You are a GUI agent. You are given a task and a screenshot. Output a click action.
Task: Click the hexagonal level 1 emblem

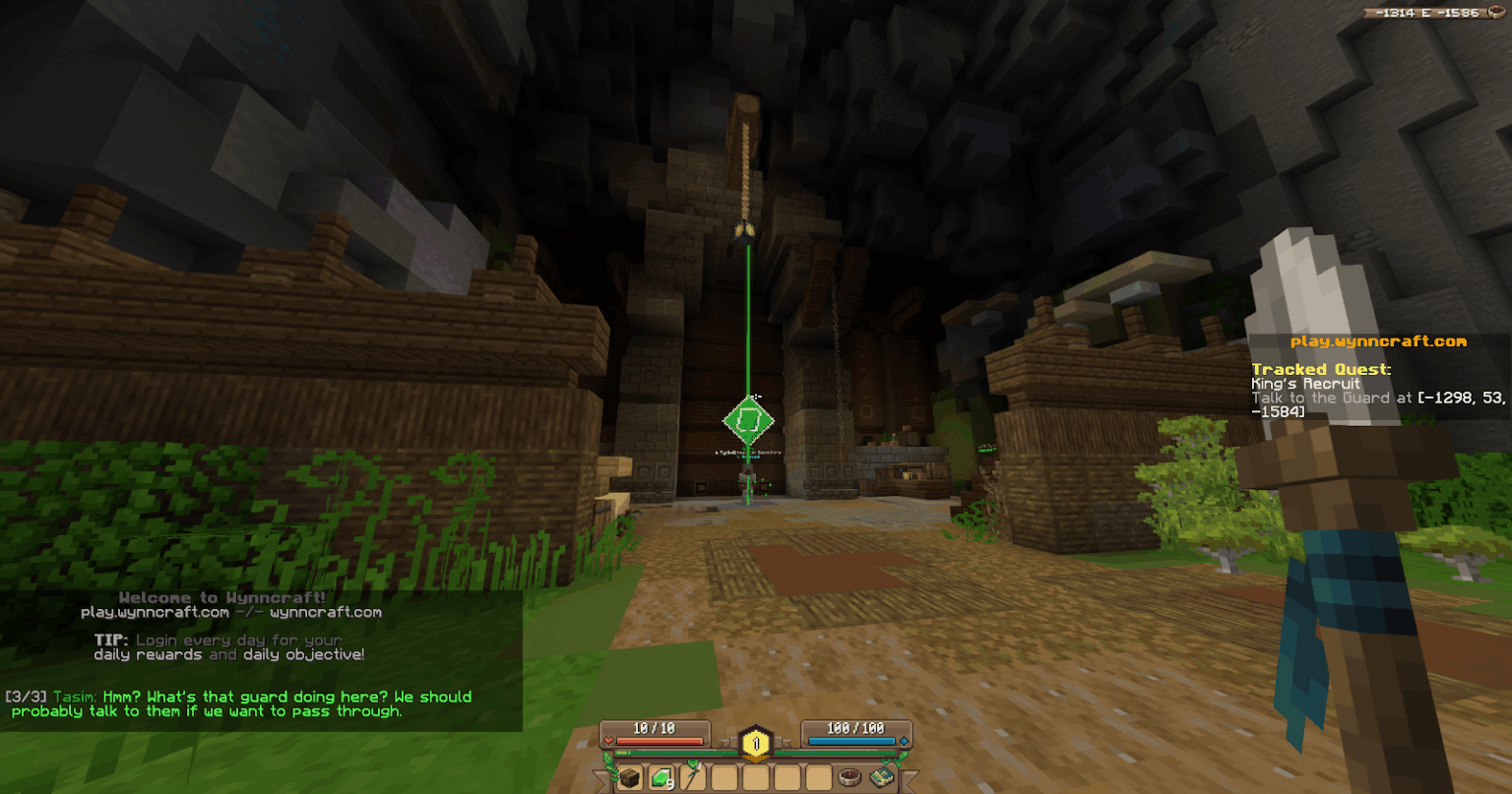[756, 743]
